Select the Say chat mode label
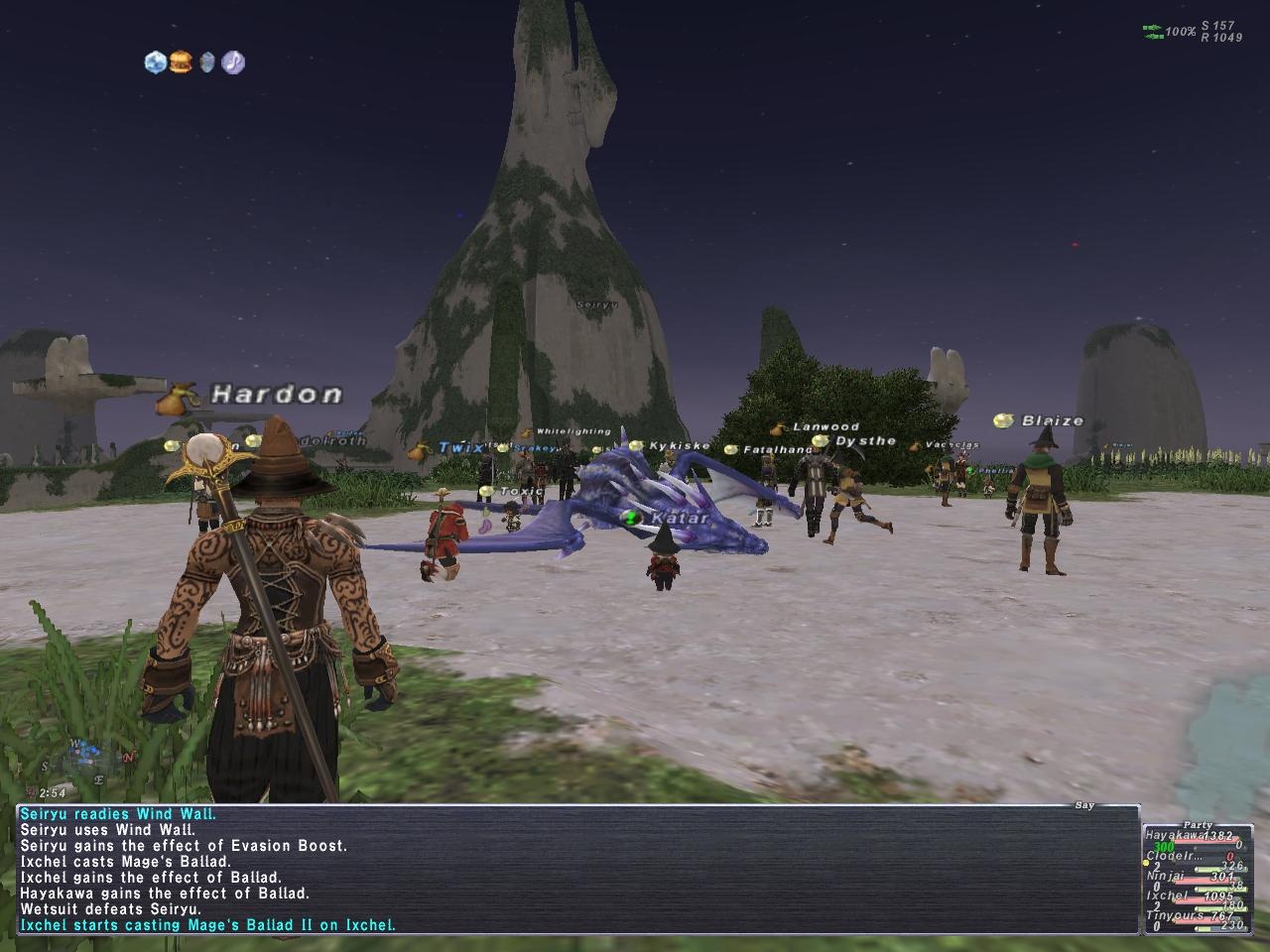This screenshot has width=1270, height=952. point(1084,805)
